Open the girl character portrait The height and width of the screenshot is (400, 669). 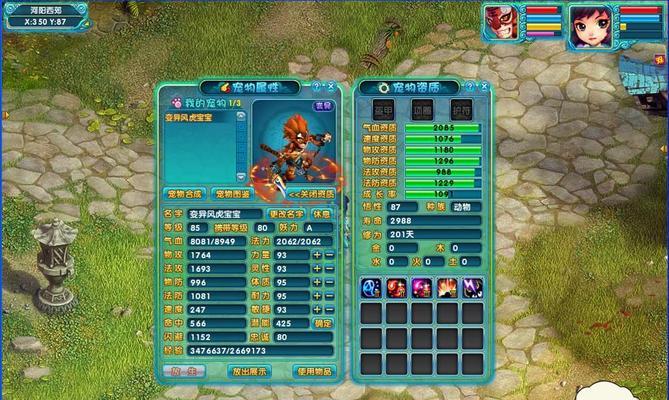click(x=591, y=22)
